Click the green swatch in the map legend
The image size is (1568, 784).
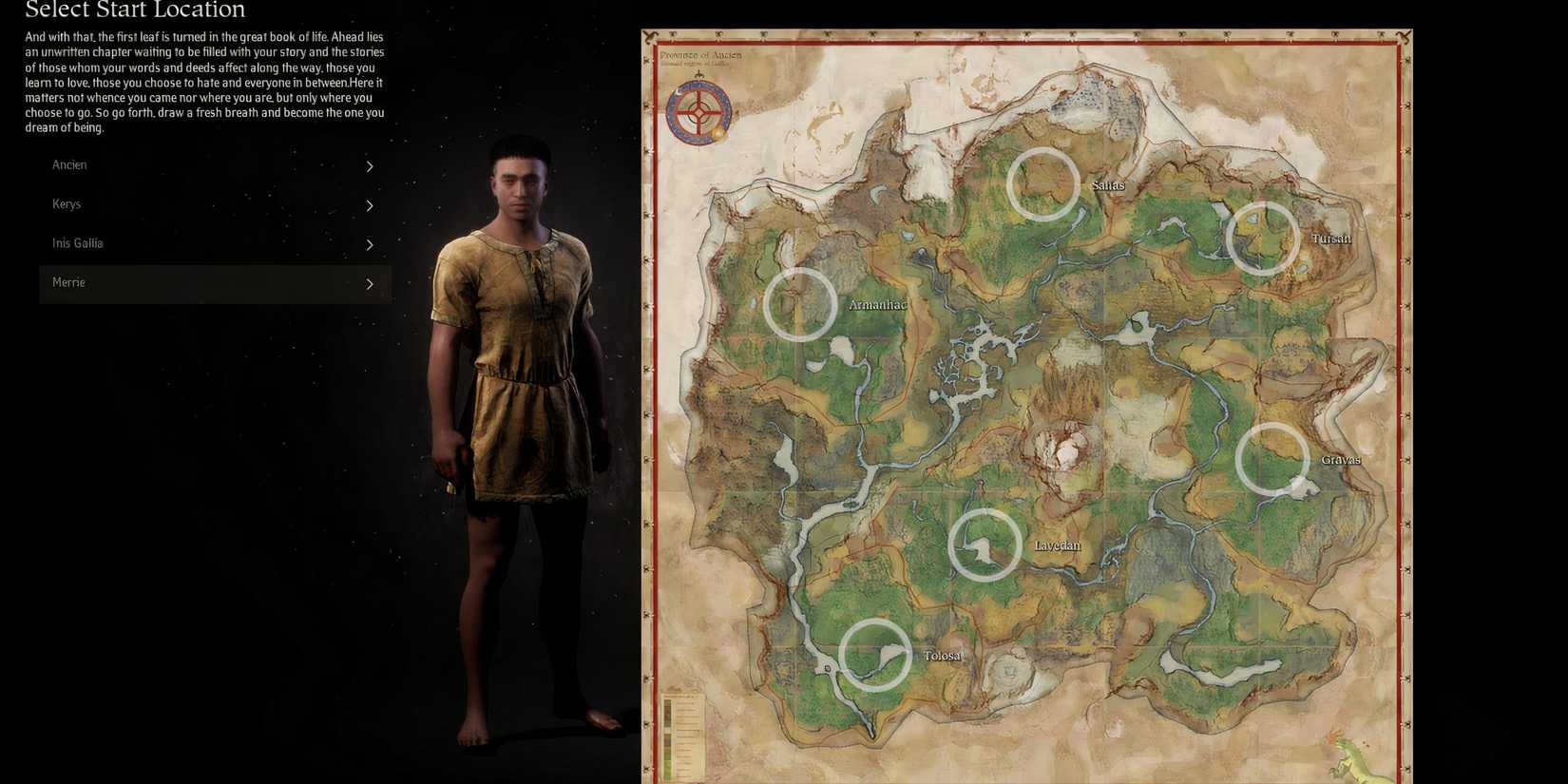coord(668,763)
